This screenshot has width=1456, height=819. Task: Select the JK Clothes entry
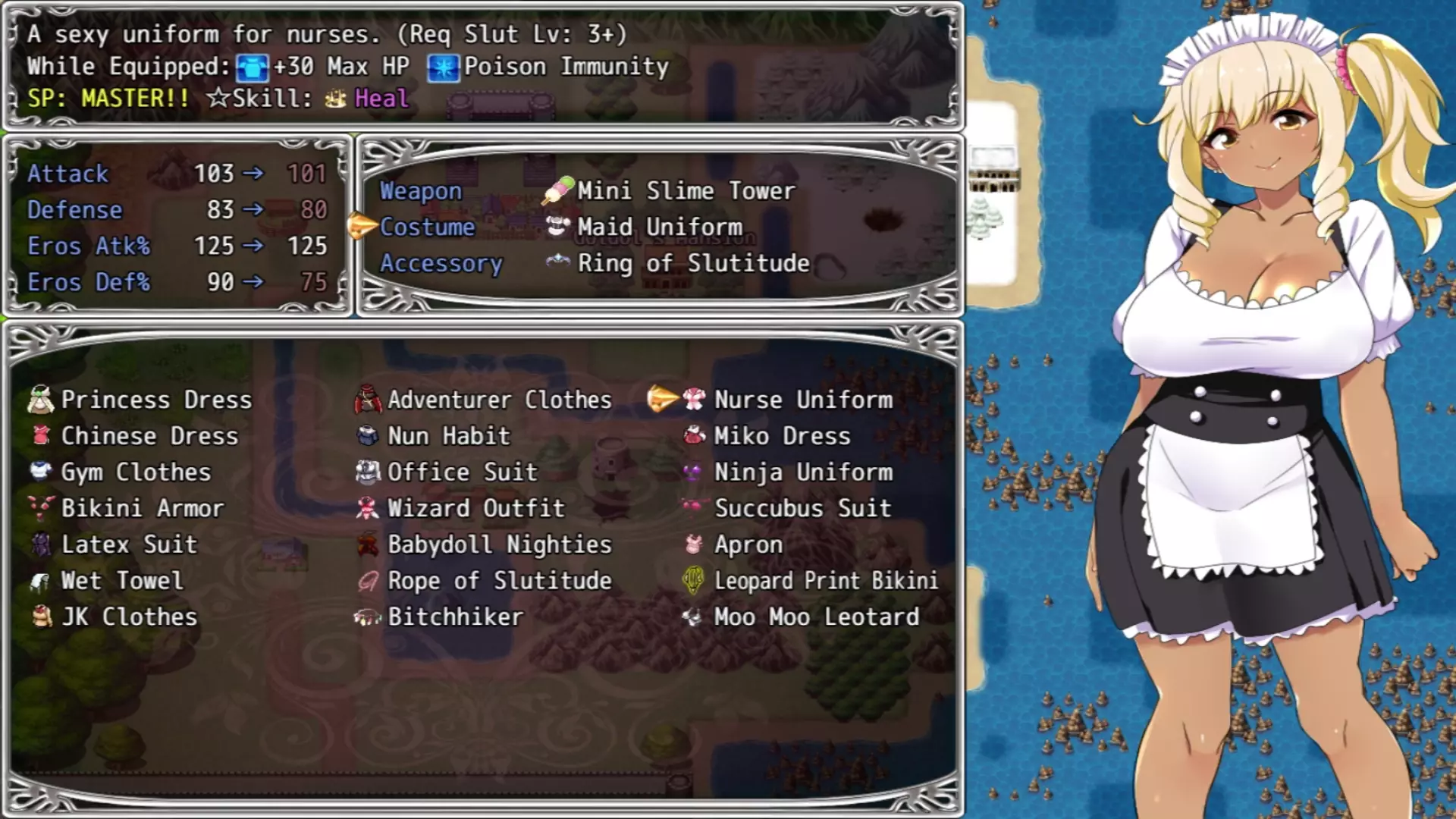pyautogui.click(x=129, y=617)
